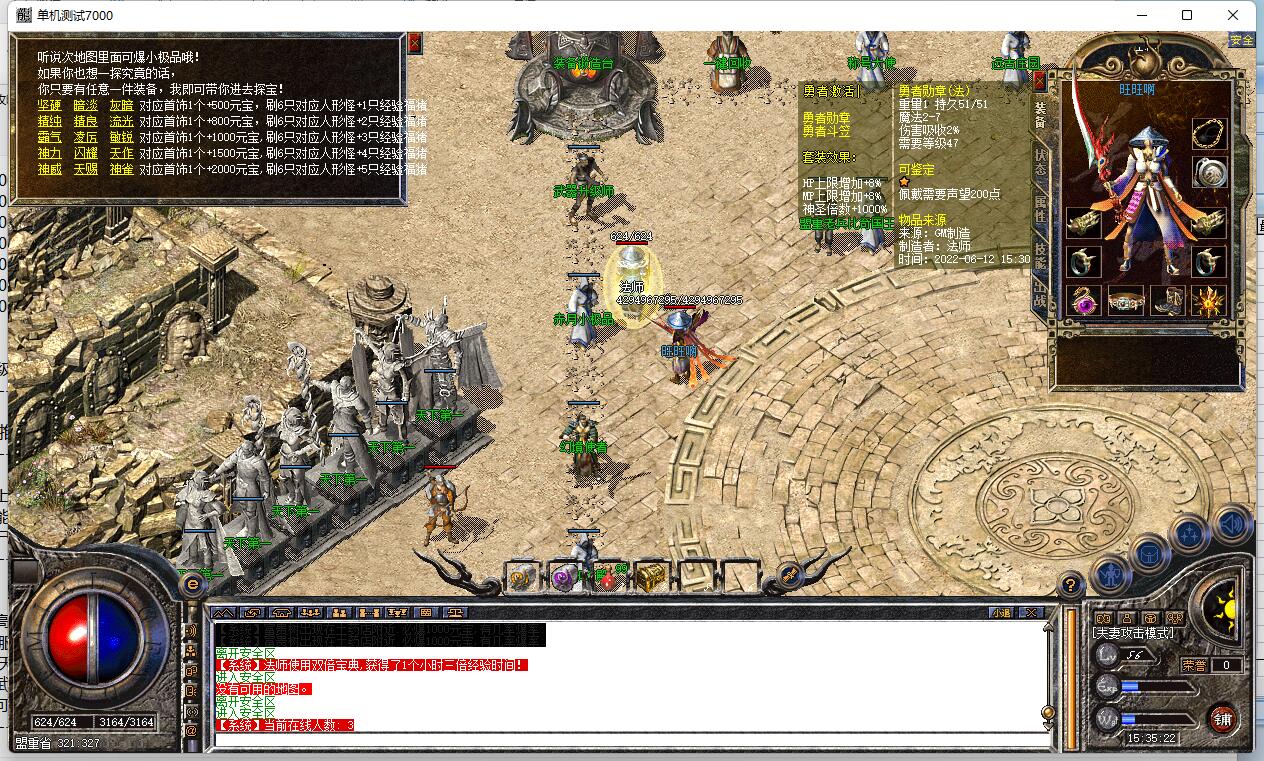Close the character equipment panel

pos(1040,80)
